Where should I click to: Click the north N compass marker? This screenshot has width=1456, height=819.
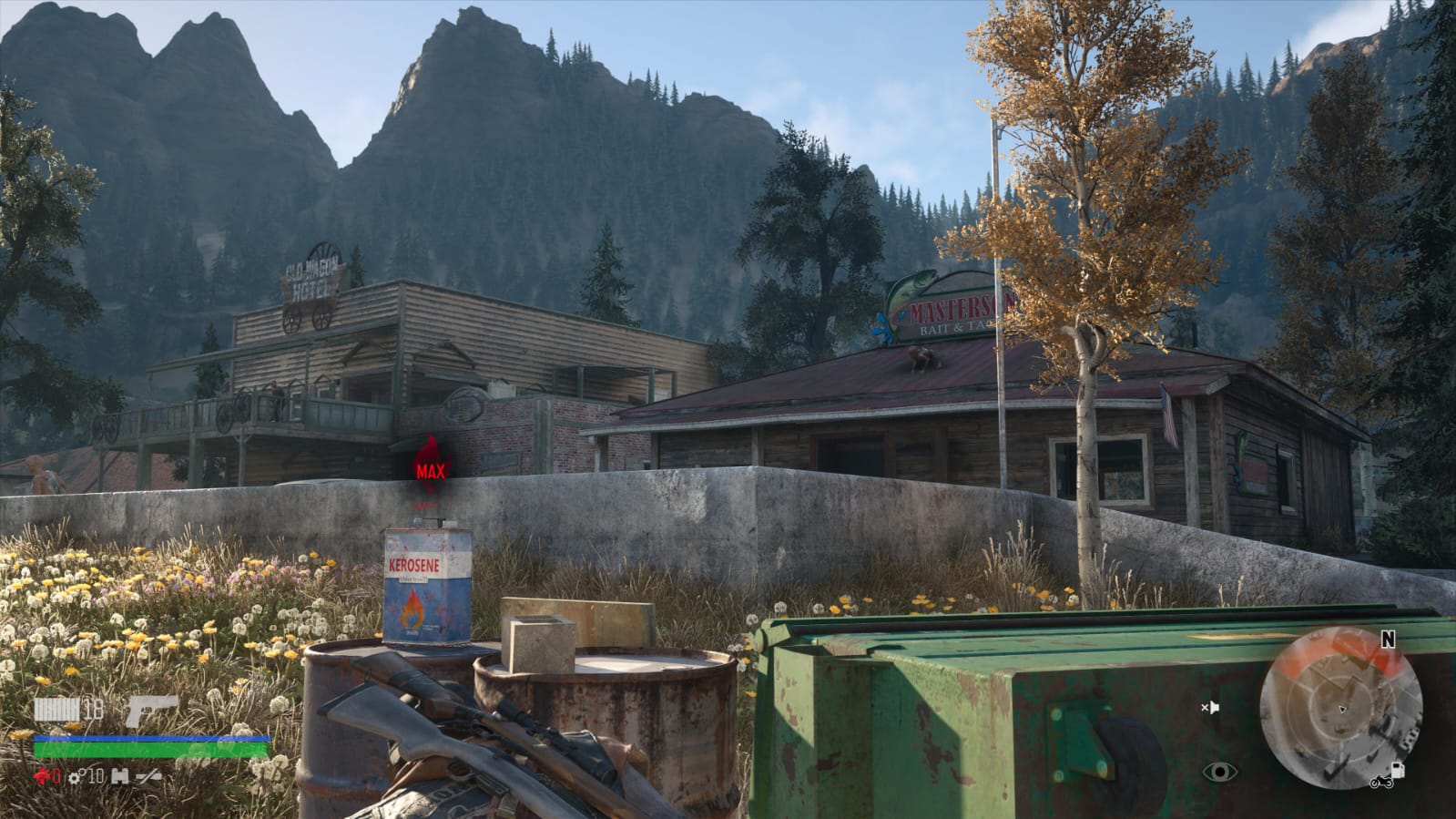(x=1388, y=640)
